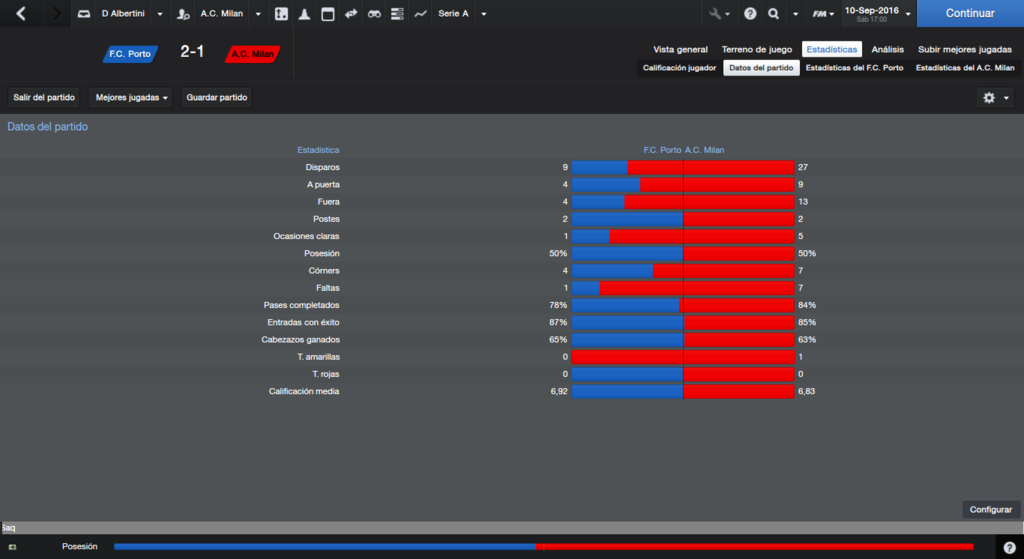Image resolution: width=1024 pixels, height=559 pixels.
Task: Open Subir mejores jugadas
Action: [965, 49]
